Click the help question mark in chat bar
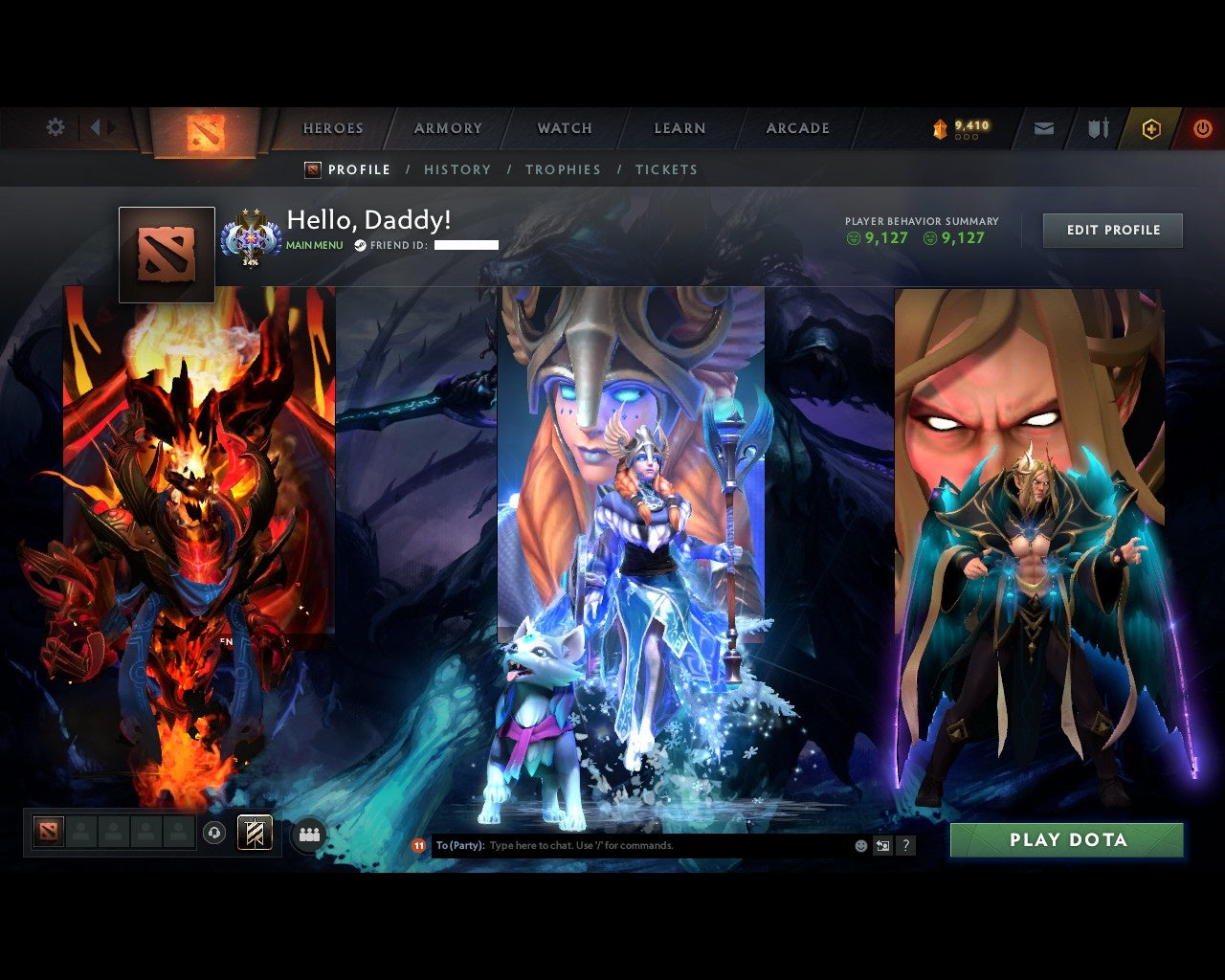The height and width of the screenshot is (980, 1225). point(905,845)
